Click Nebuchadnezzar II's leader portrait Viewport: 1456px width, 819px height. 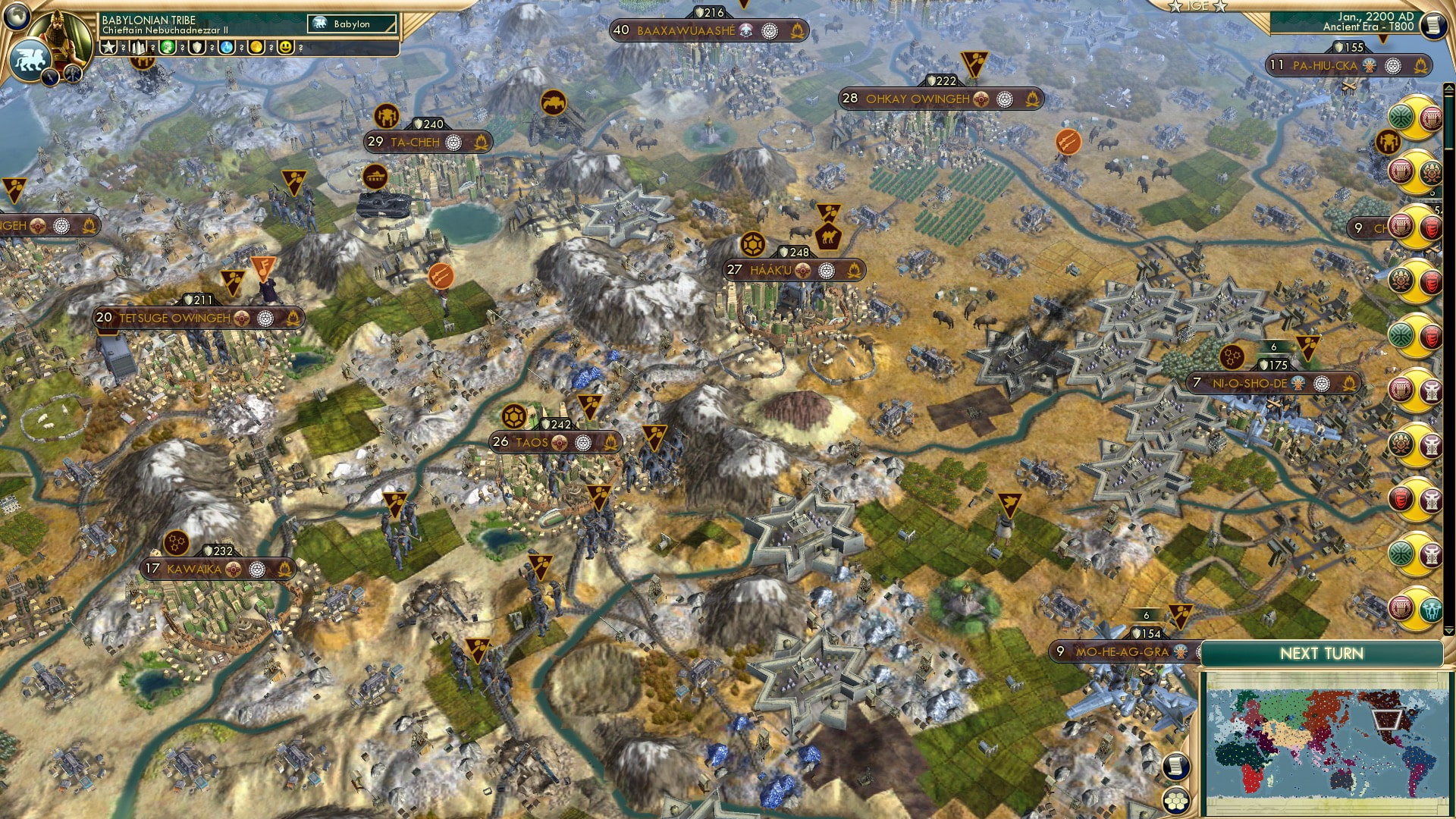click(61, 32)
